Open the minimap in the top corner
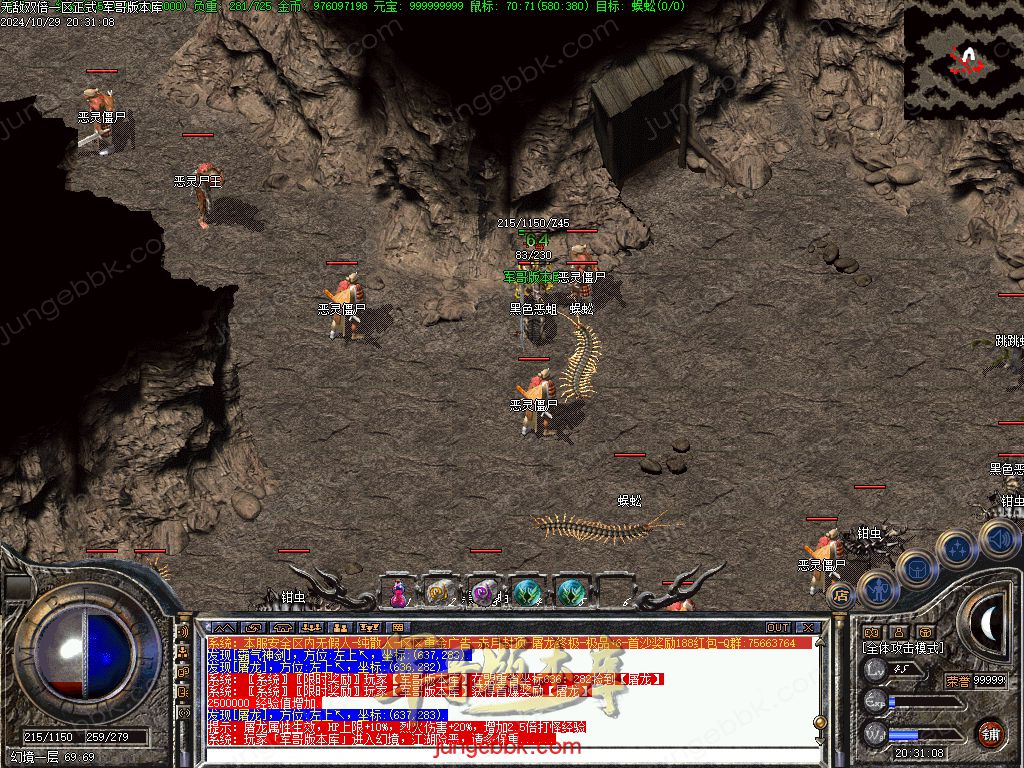 (964, 59)
